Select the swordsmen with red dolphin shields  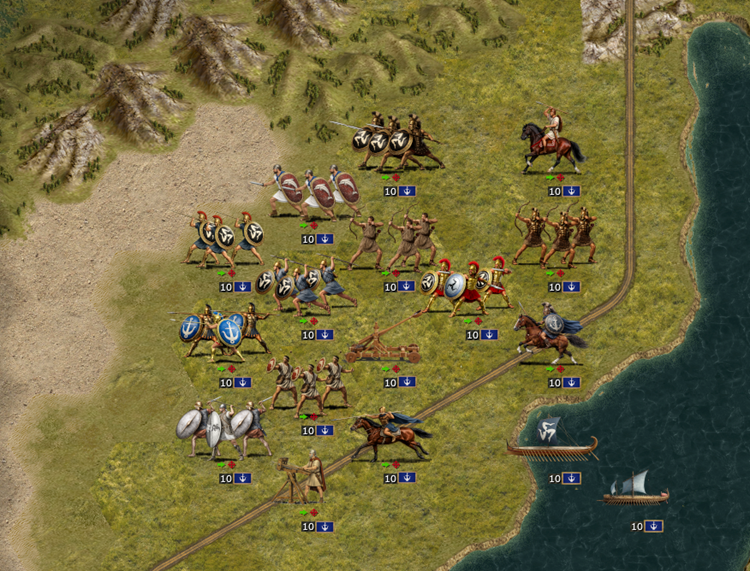[318, 191]
